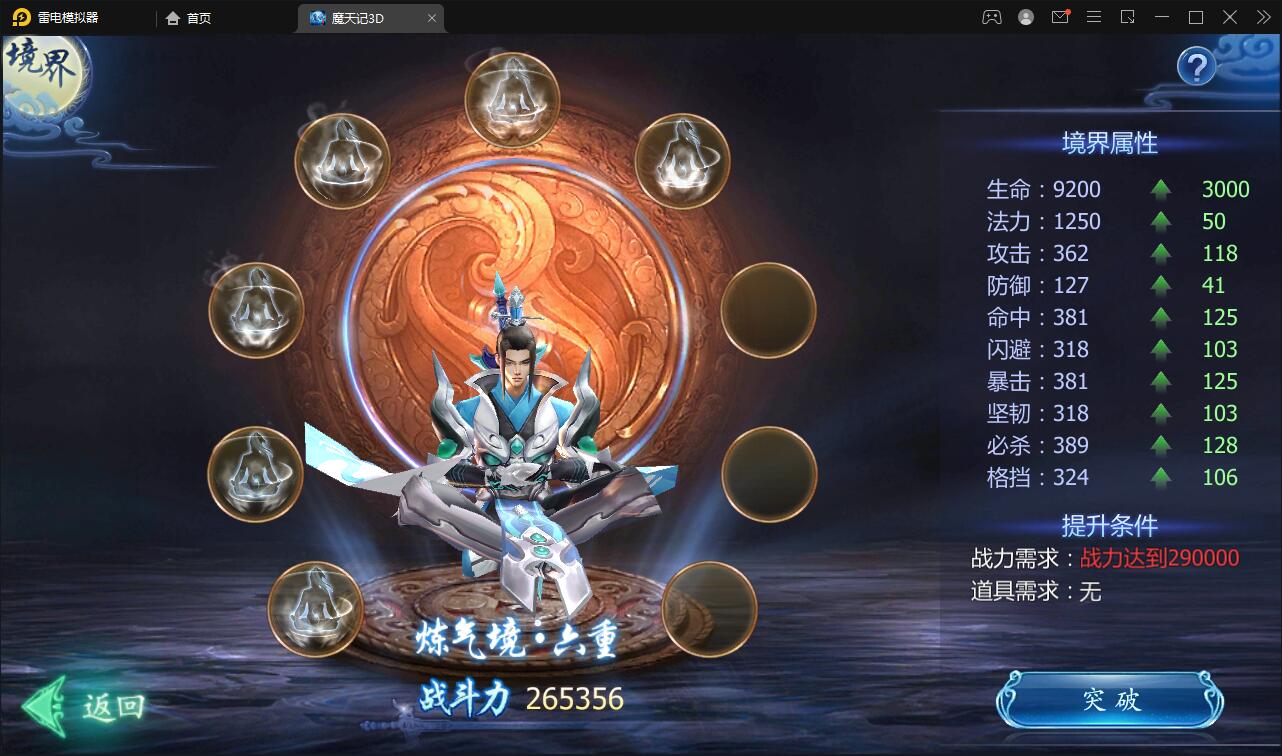The image size is (1282, 756).
Task: Open the mail inbox with red notification badge
Action: (x=1059, y=17)
